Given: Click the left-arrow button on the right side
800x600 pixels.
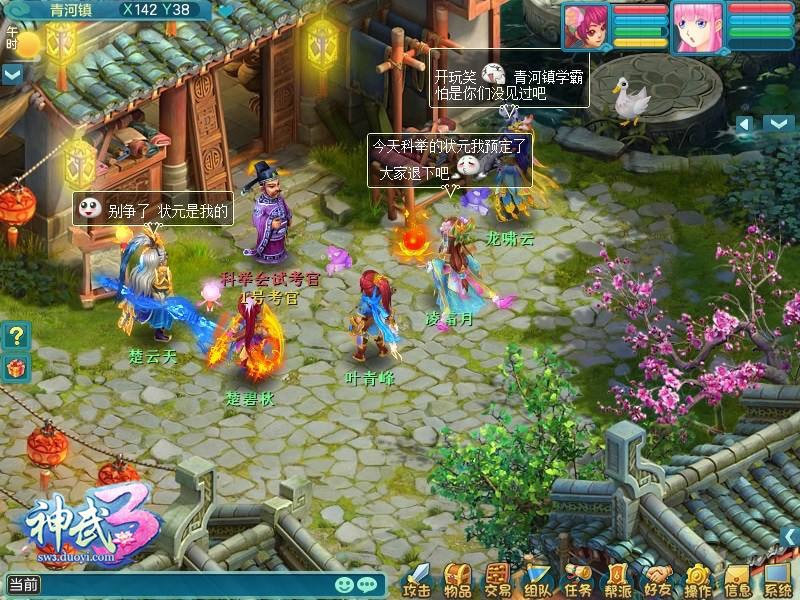Looking at the screenshot, I should (x=744, y=123).
